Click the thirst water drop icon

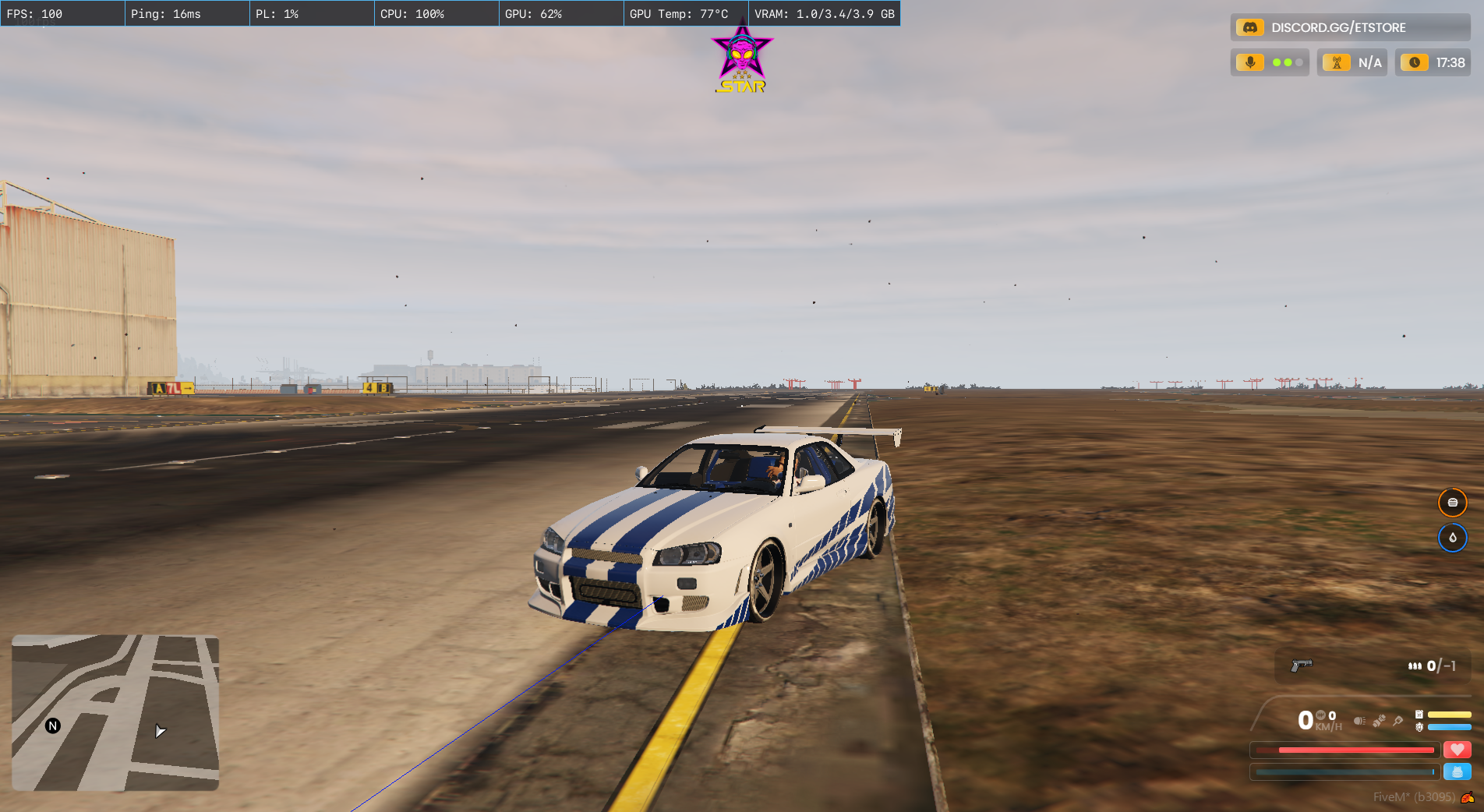[x=1452, y=538]
